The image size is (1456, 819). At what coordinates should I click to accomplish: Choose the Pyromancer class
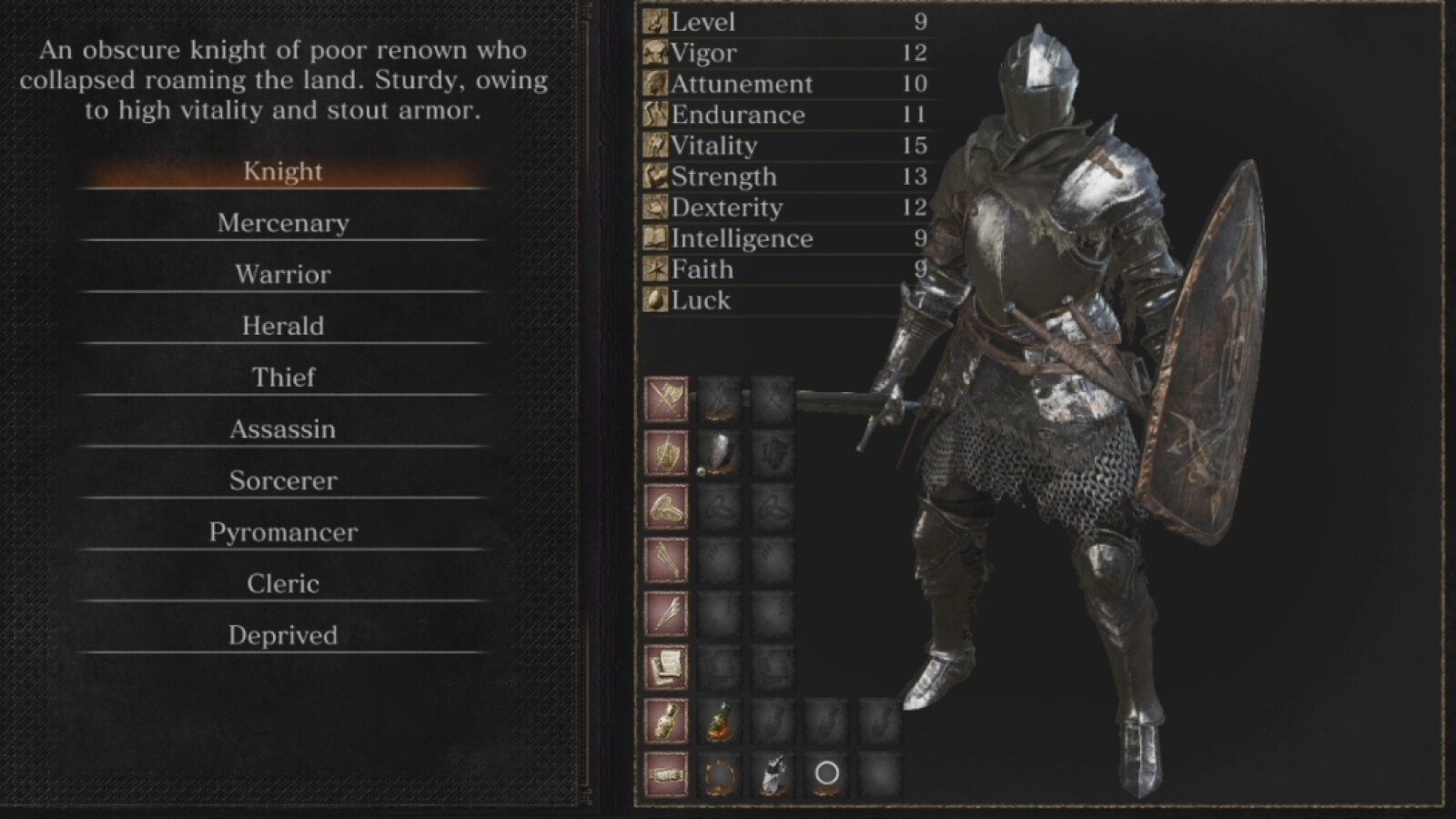[283, 531]
